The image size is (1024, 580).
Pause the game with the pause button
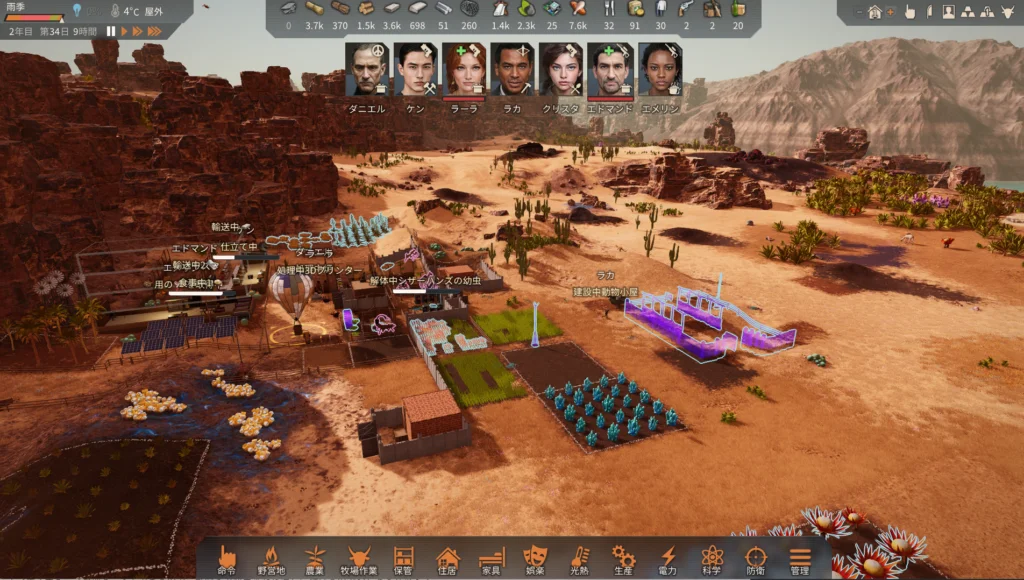(111, 31)
